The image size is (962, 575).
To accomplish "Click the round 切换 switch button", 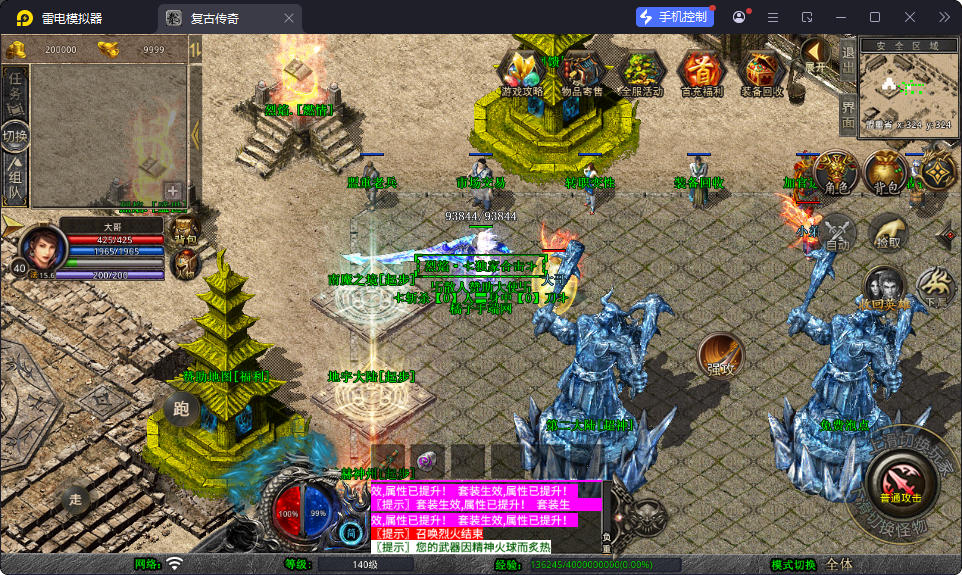I will pos(15,136).
